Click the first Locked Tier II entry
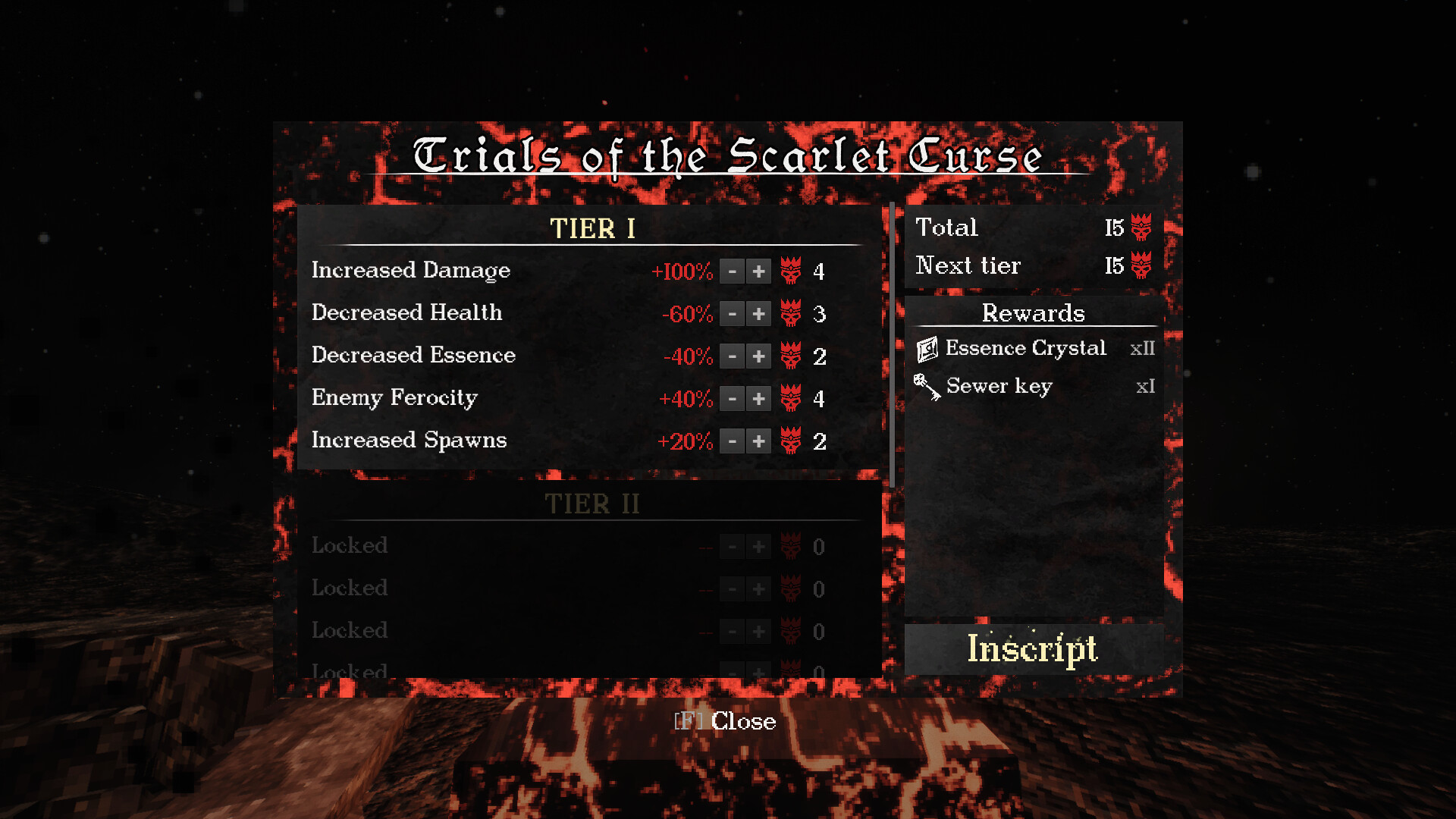Viewport: 1456px width, 819px height. [349, 545]
